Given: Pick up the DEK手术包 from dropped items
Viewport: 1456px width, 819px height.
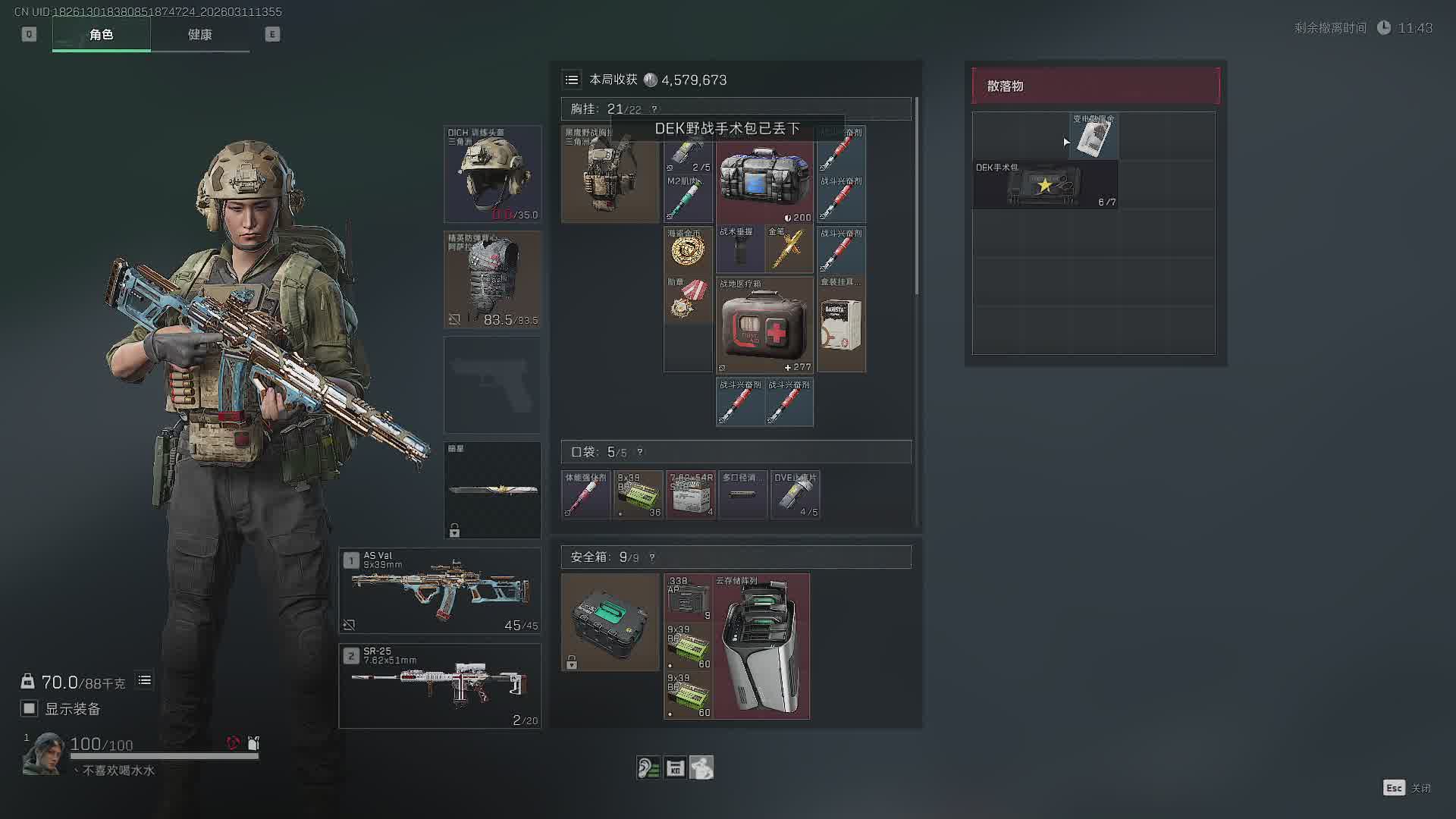Looking at the screenshot, I should point(1045,185).
